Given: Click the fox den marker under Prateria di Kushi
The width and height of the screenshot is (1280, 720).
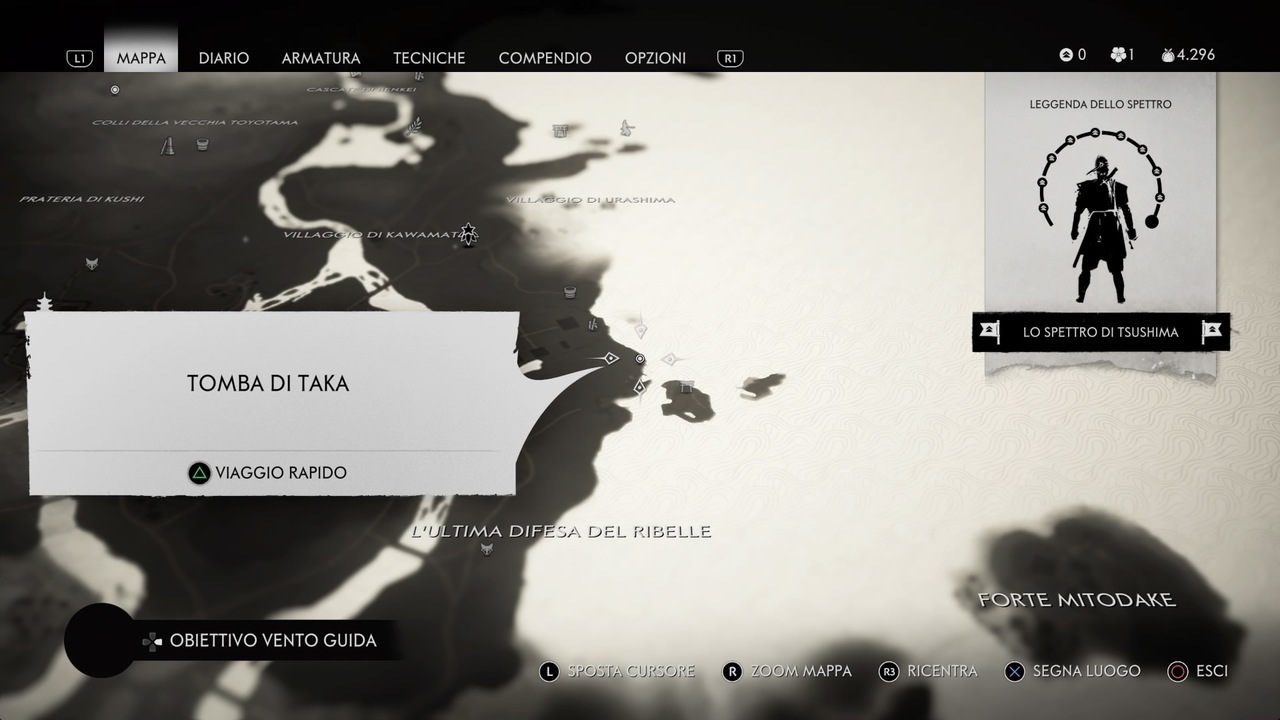Looking at the screenshot, I should (x=92, y=263).
